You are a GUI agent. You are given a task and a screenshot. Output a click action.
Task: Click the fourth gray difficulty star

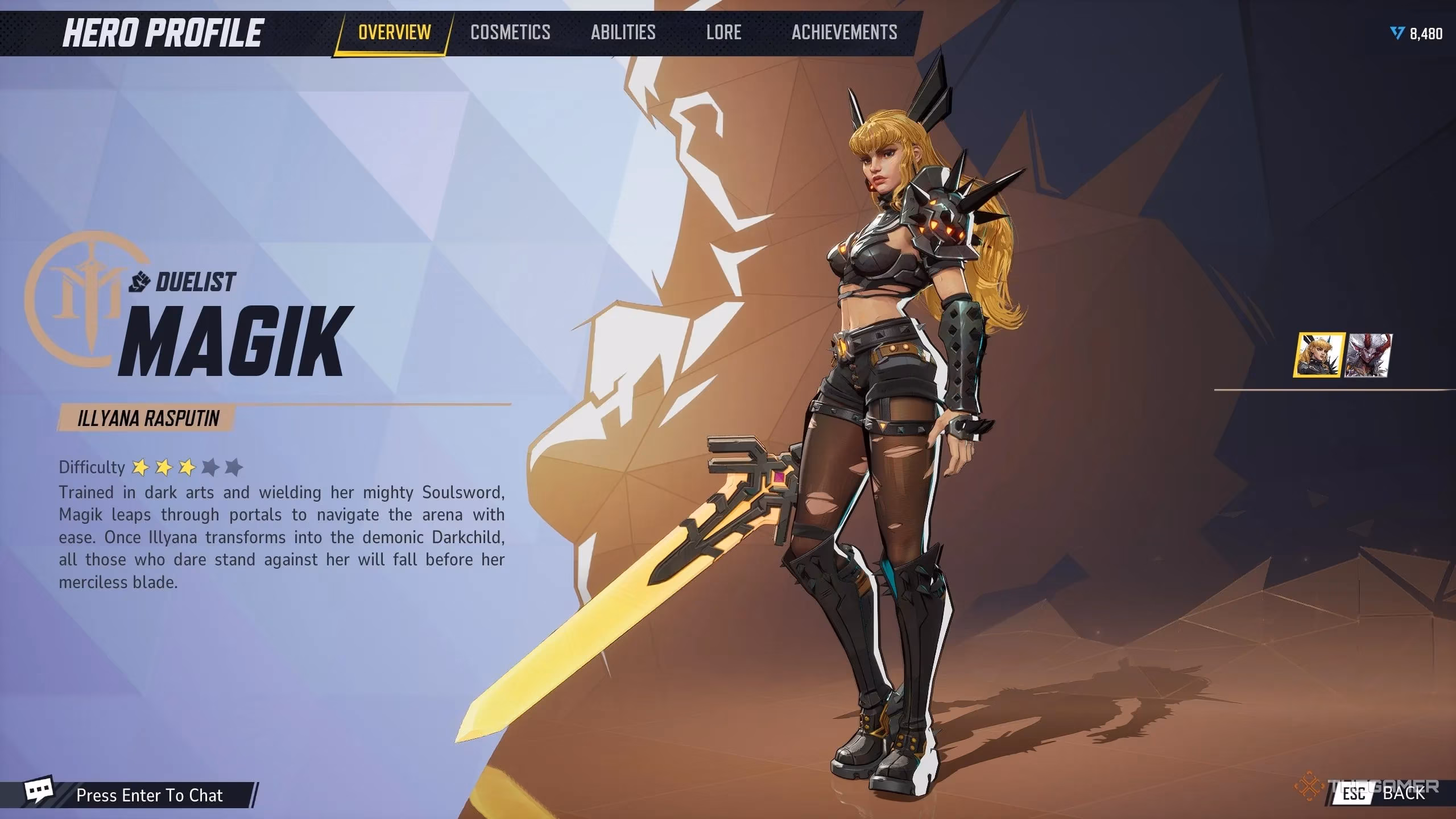click(212, 468)
